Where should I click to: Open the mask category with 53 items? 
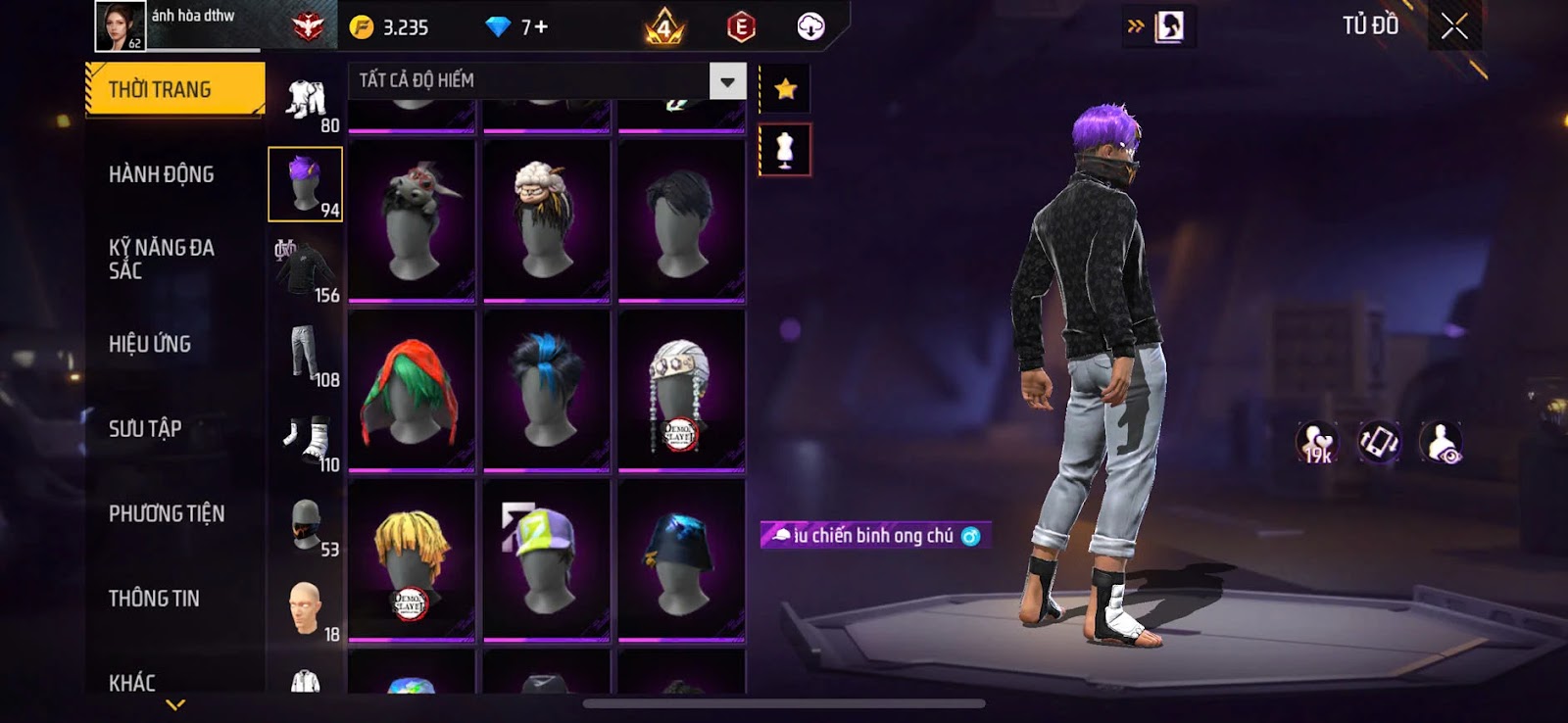click(x=306, y=525)
